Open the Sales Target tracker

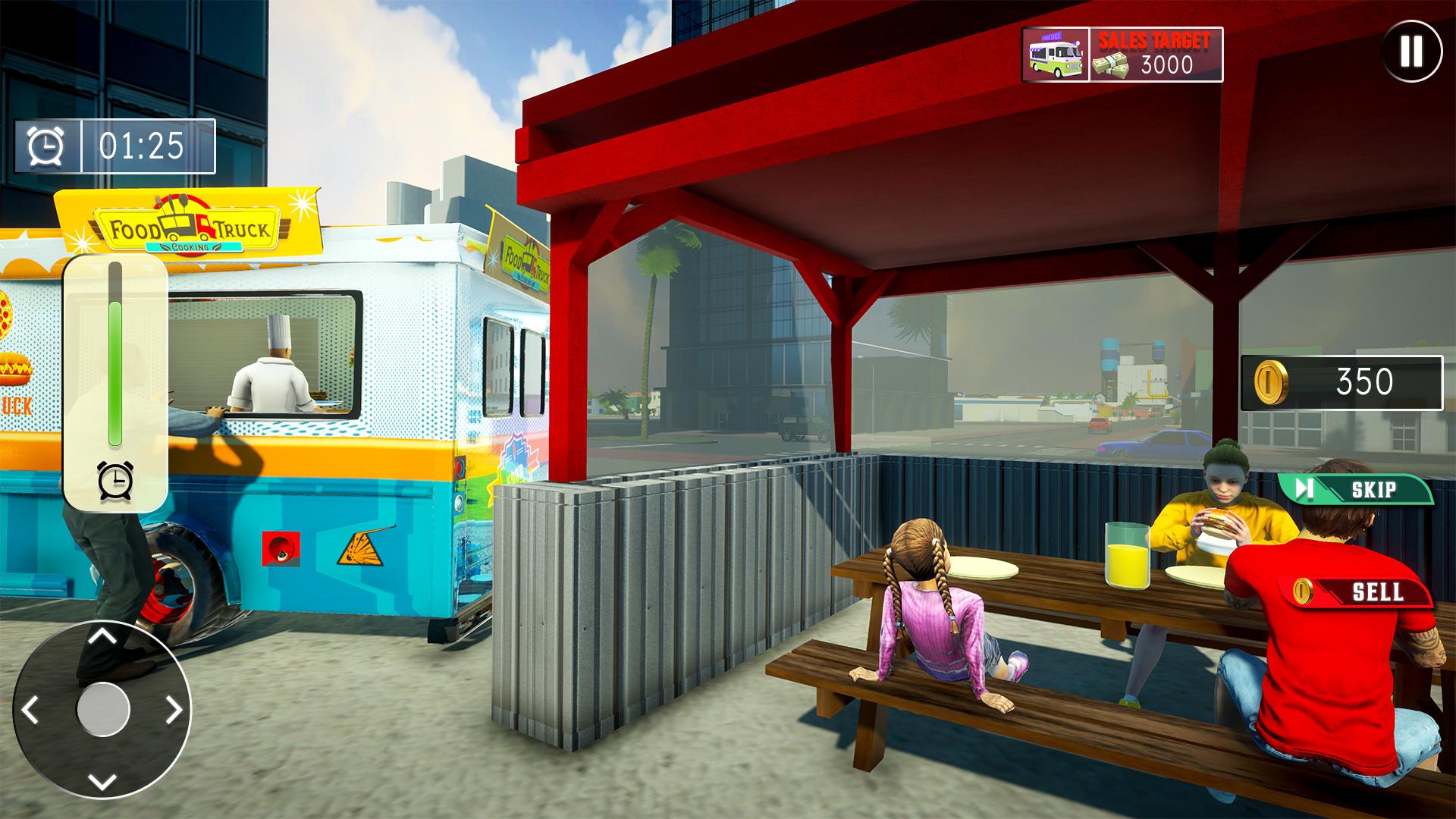tap(1122, 55)
